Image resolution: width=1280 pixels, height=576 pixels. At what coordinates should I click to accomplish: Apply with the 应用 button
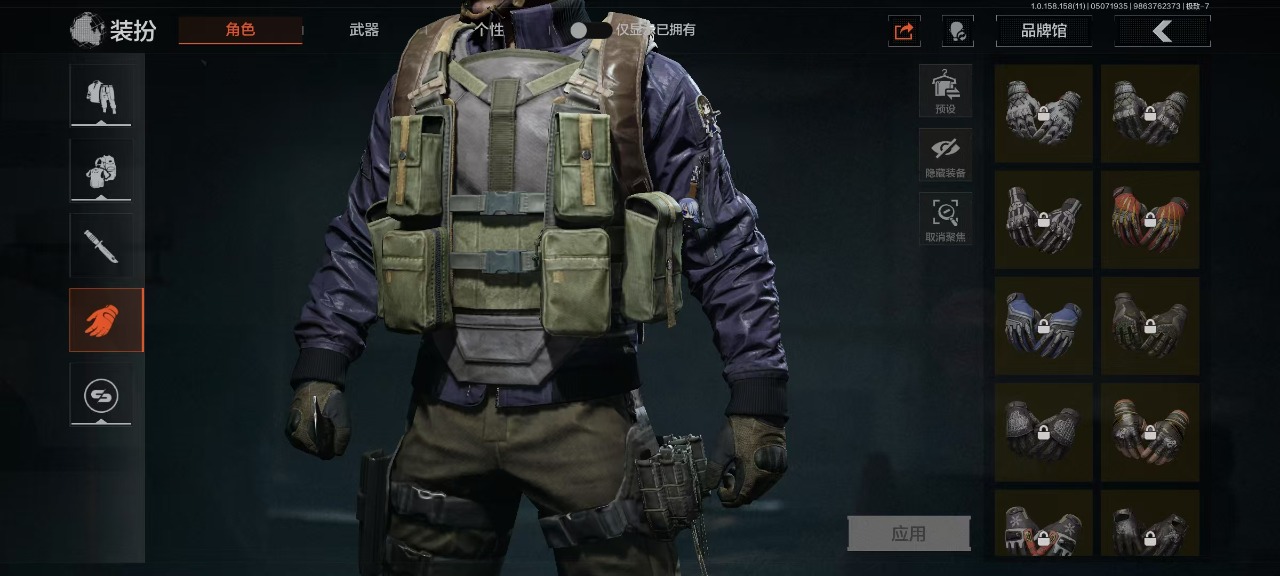(x=908, y=534)
